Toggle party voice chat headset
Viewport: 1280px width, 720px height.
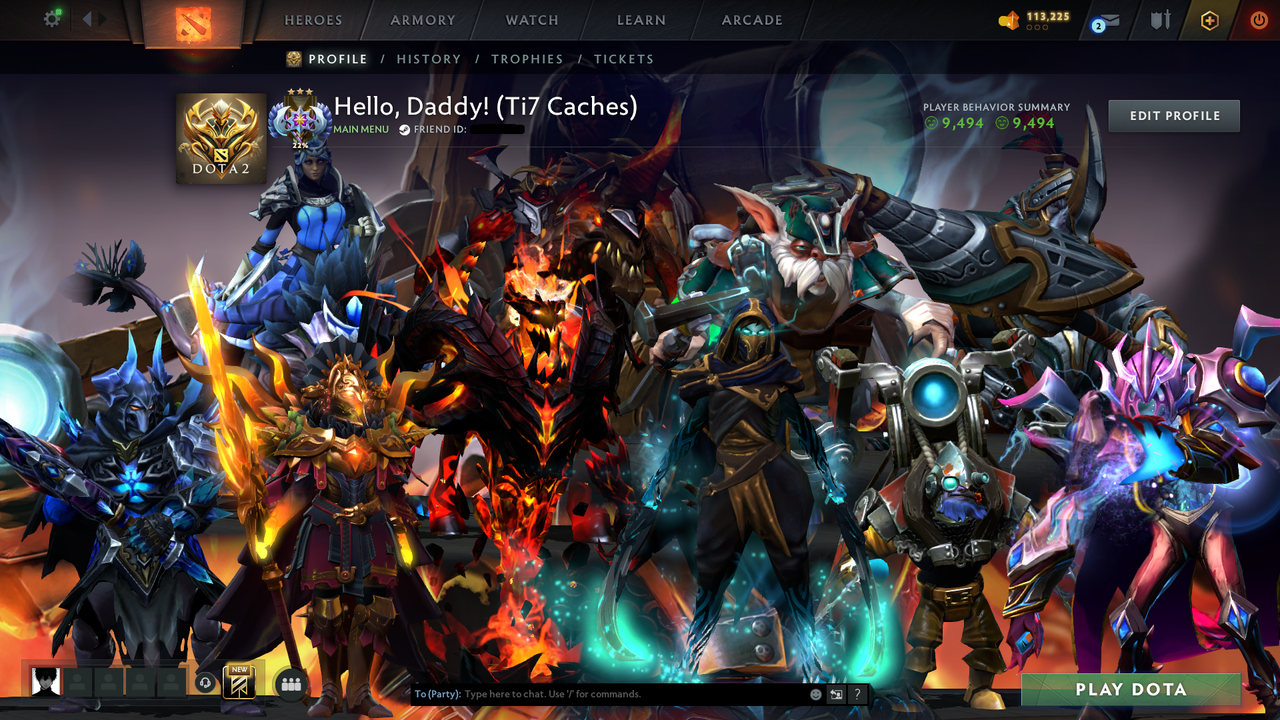(205, 684)
